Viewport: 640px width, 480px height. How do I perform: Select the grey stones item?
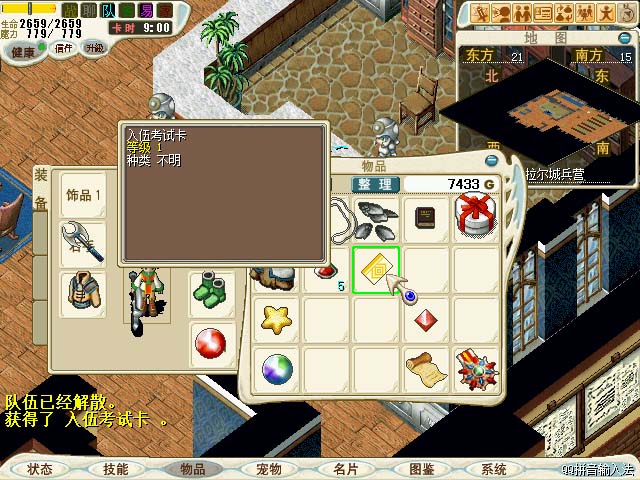377,214
